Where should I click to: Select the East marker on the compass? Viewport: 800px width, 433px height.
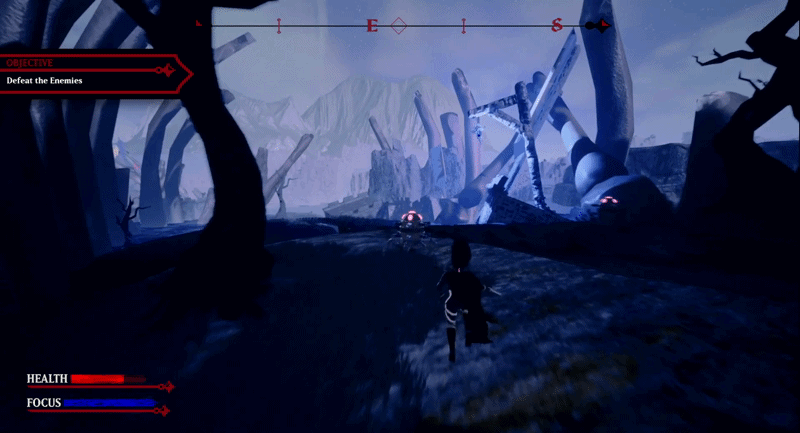(372, 25)
